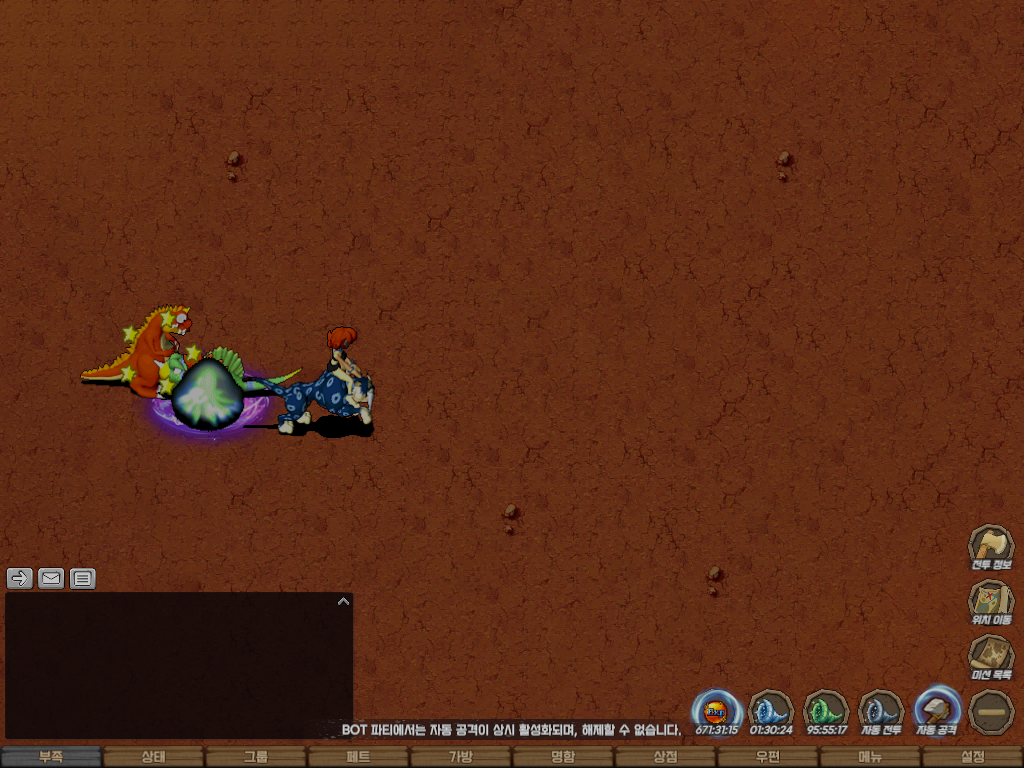Open the 가방 (Bag) inventory
1024x768 pixels.
(x=460, y=757)
